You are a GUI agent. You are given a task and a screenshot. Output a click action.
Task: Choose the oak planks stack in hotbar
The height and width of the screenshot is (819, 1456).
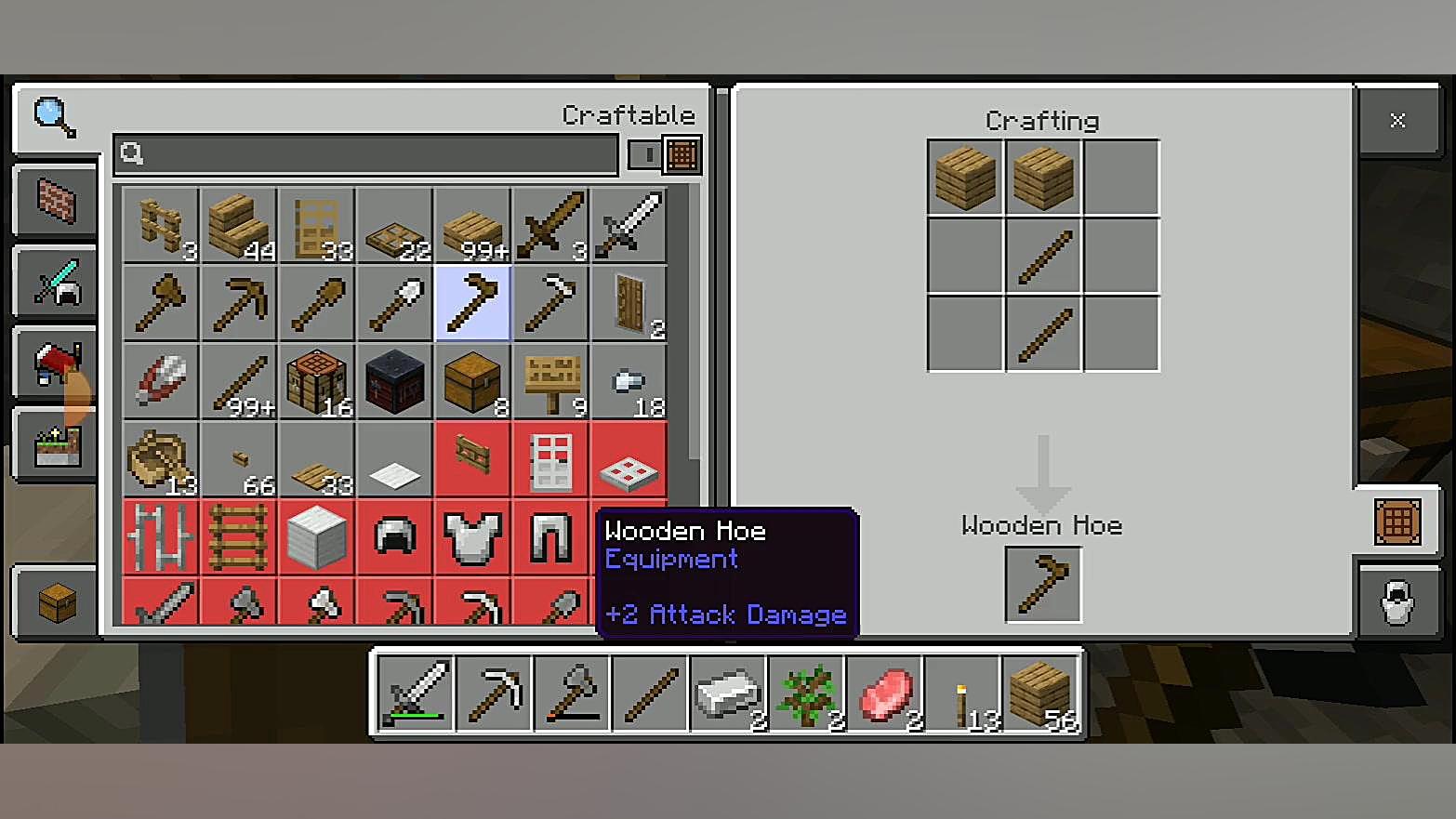pyautogui.click(x=1040, y=693)
